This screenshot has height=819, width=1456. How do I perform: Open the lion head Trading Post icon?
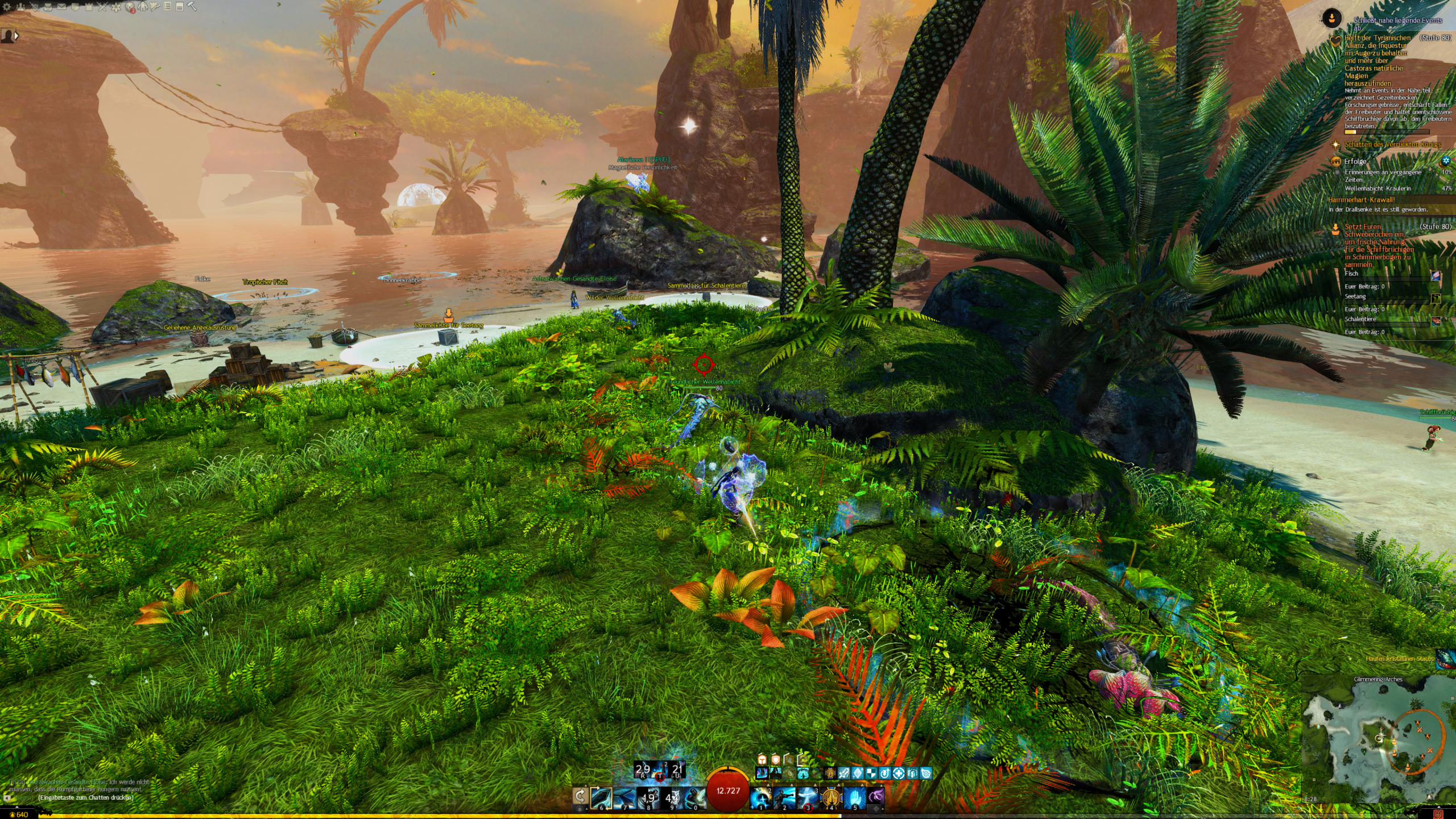(x=130, y=7)
